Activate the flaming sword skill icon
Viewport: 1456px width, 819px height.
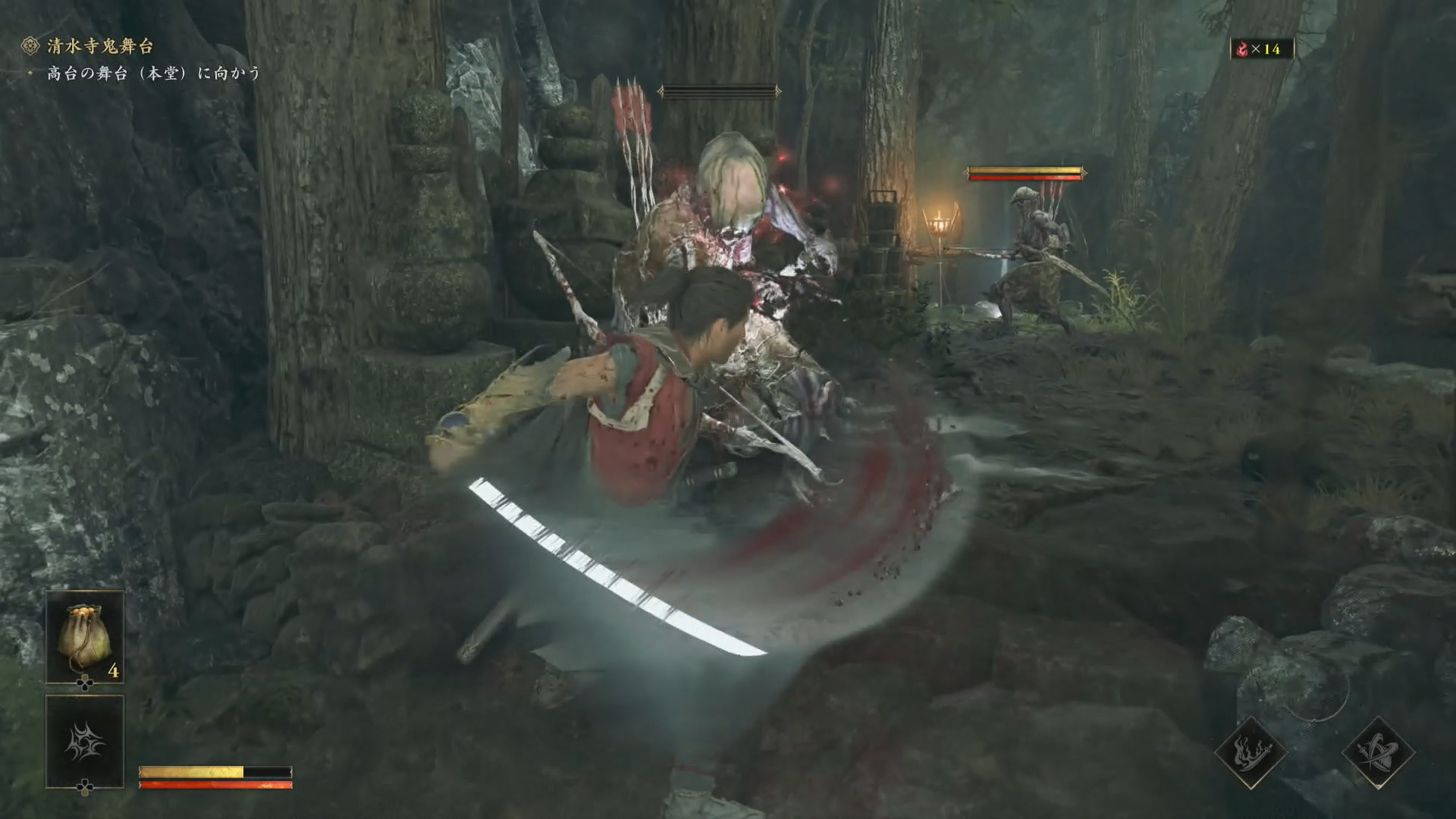(x=1250, y=753)
